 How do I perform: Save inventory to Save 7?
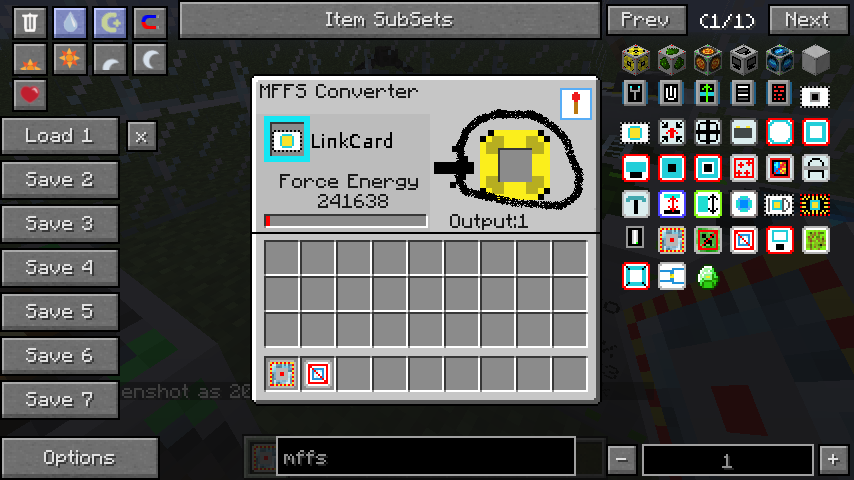[60, 400]
